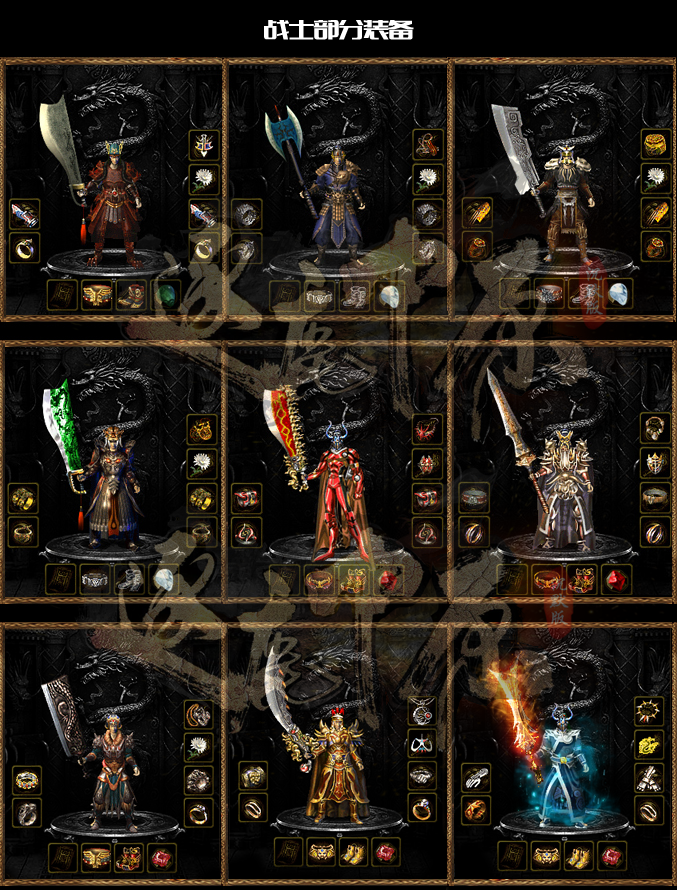Select the infinity-shaped medal beside gold-armored warrior
Screen dimensions: 677x890
point(422,743)
